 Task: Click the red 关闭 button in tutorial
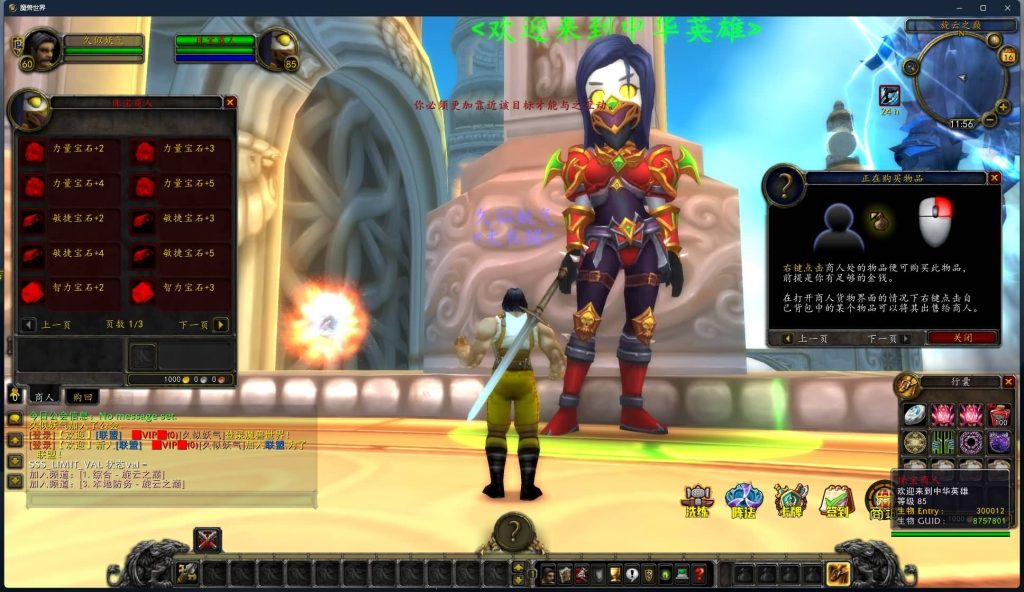pos(961,338)
